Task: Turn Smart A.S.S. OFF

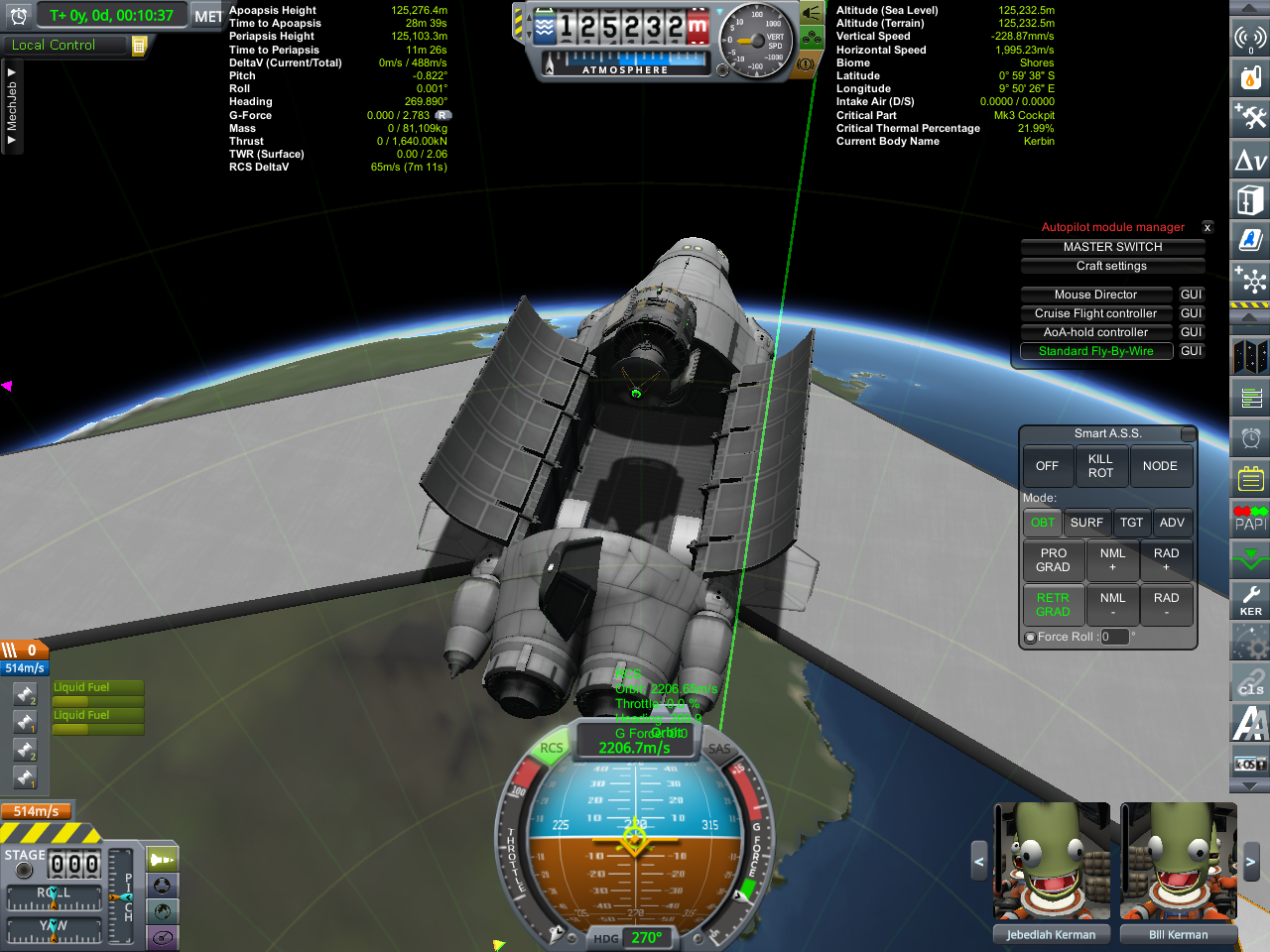Action: coord(1047,466)
